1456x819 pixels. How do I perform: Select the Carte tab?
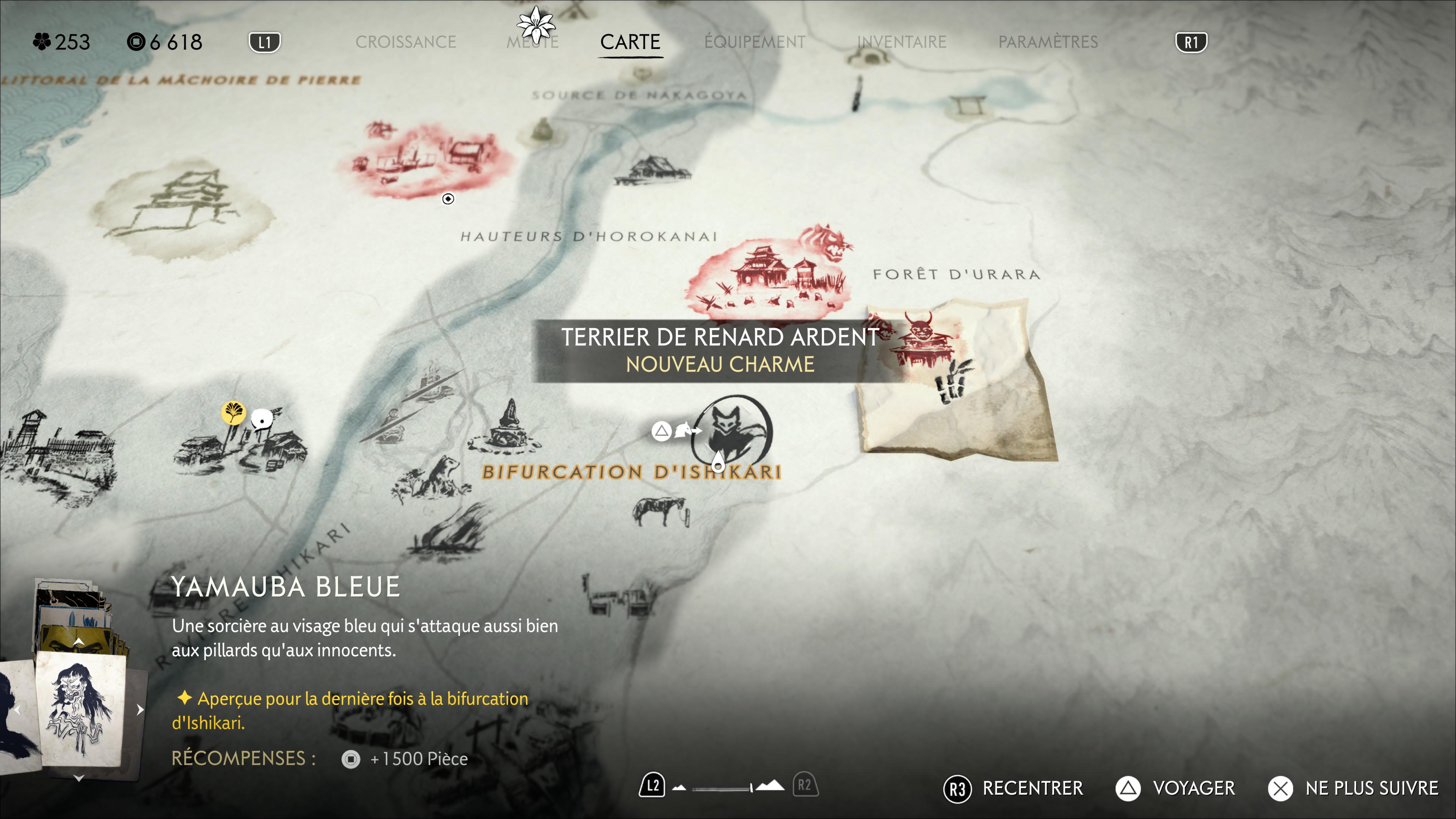[x=630, y=42]
